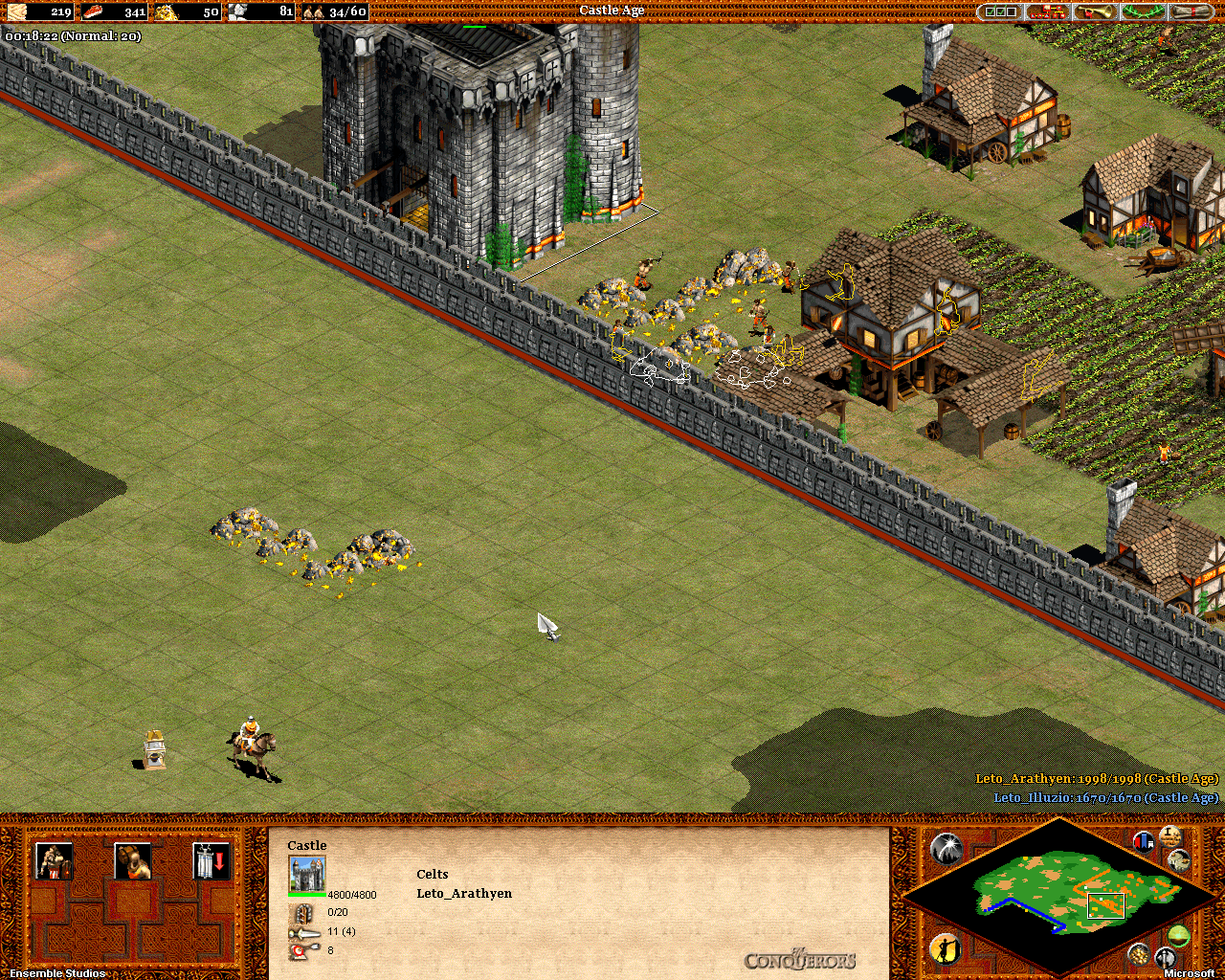Click the ungarrison units button

pyautogui.click(x=211, y=861)
